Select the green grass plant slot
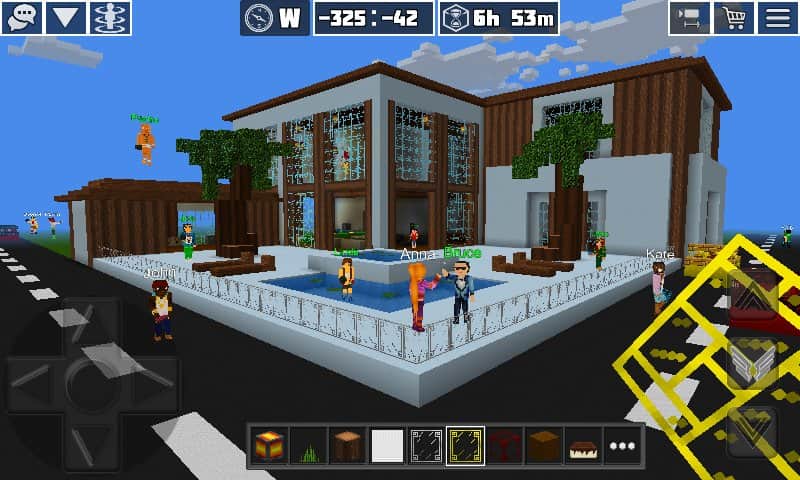This screenshot has height=480, width=800. 308,446
